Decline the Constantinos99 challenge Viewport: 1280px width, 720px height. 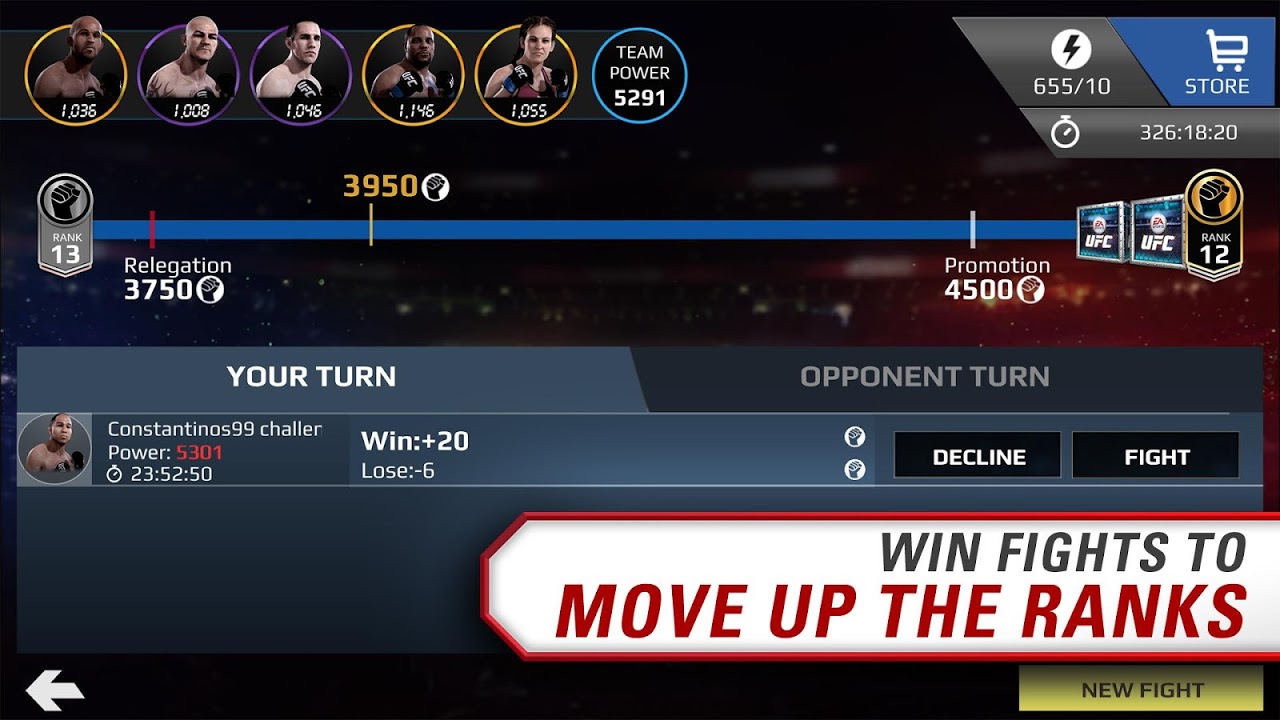click(x=977, y=456)
